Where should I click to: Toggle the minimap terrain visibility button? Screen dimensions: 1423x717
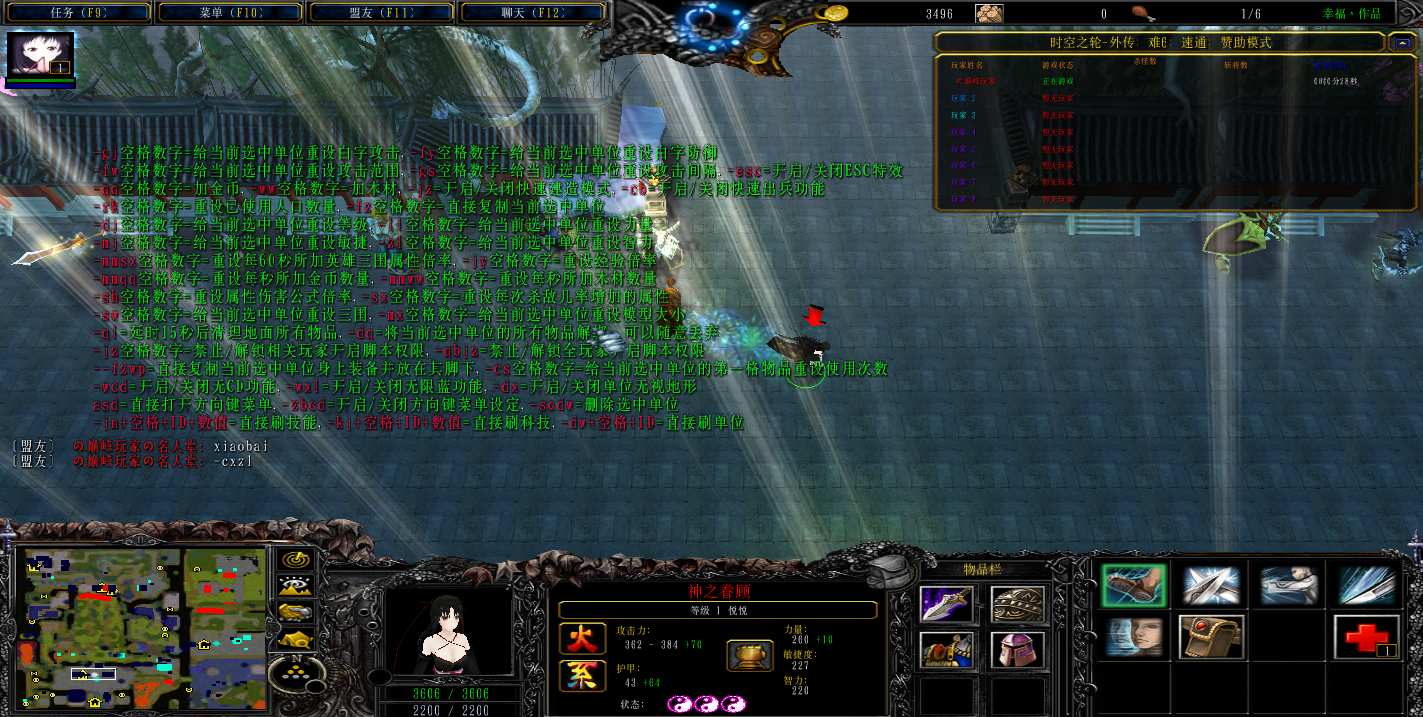pos(295,586)
